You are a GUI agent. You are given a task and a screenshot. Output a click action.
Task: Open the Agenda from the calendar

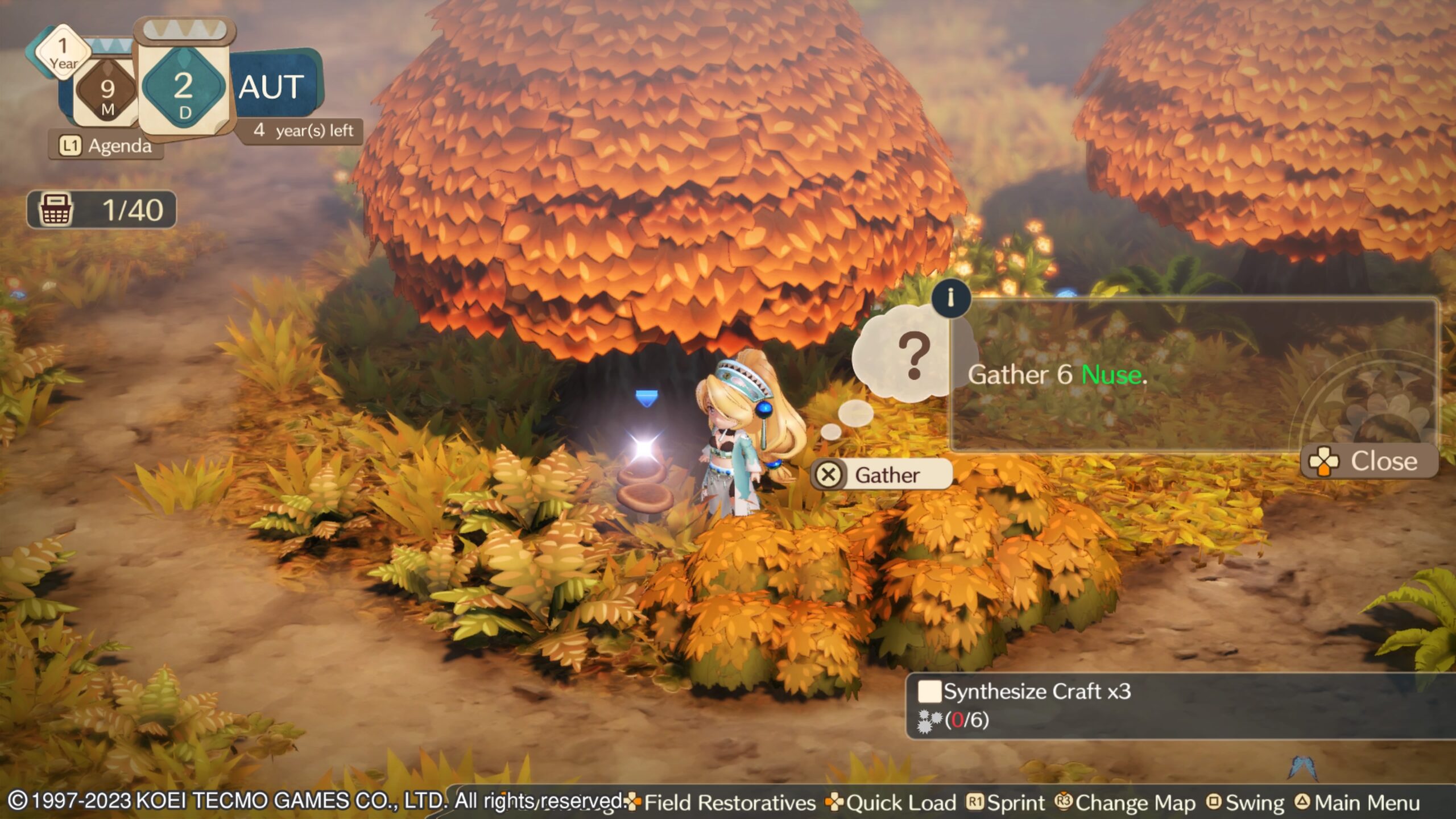(106, 146)
